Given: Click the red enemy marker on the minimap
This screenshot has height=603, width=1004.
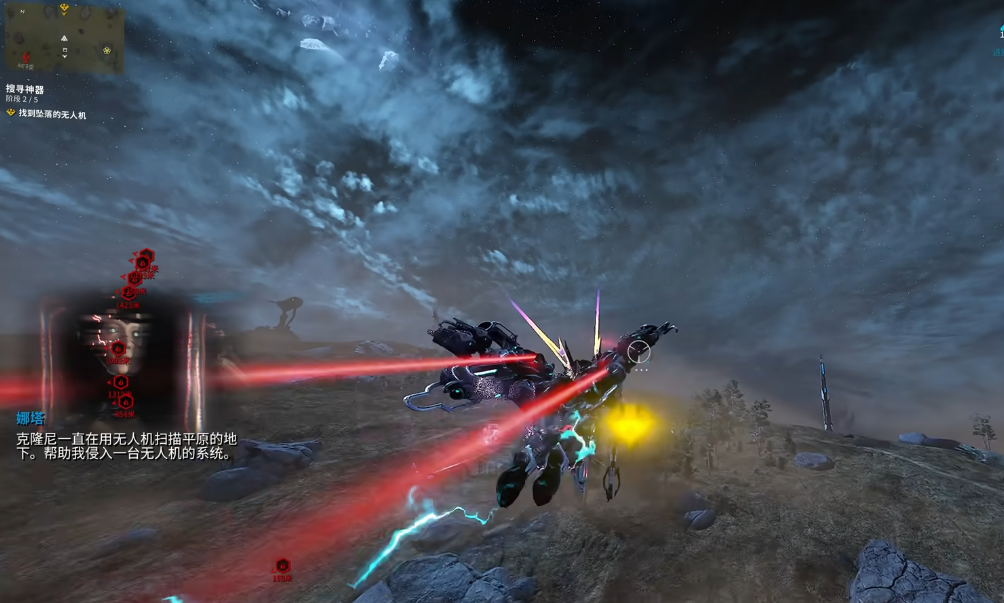Looking at the screenshot, I should (x=26, y=57).
